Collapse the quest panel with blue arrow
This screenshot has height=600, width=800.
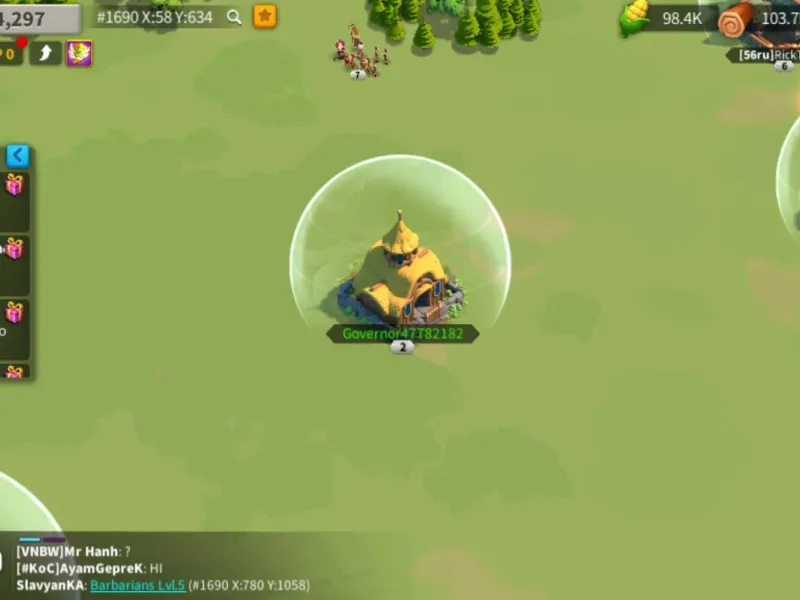pyautogui.click(x=17, y=155)
